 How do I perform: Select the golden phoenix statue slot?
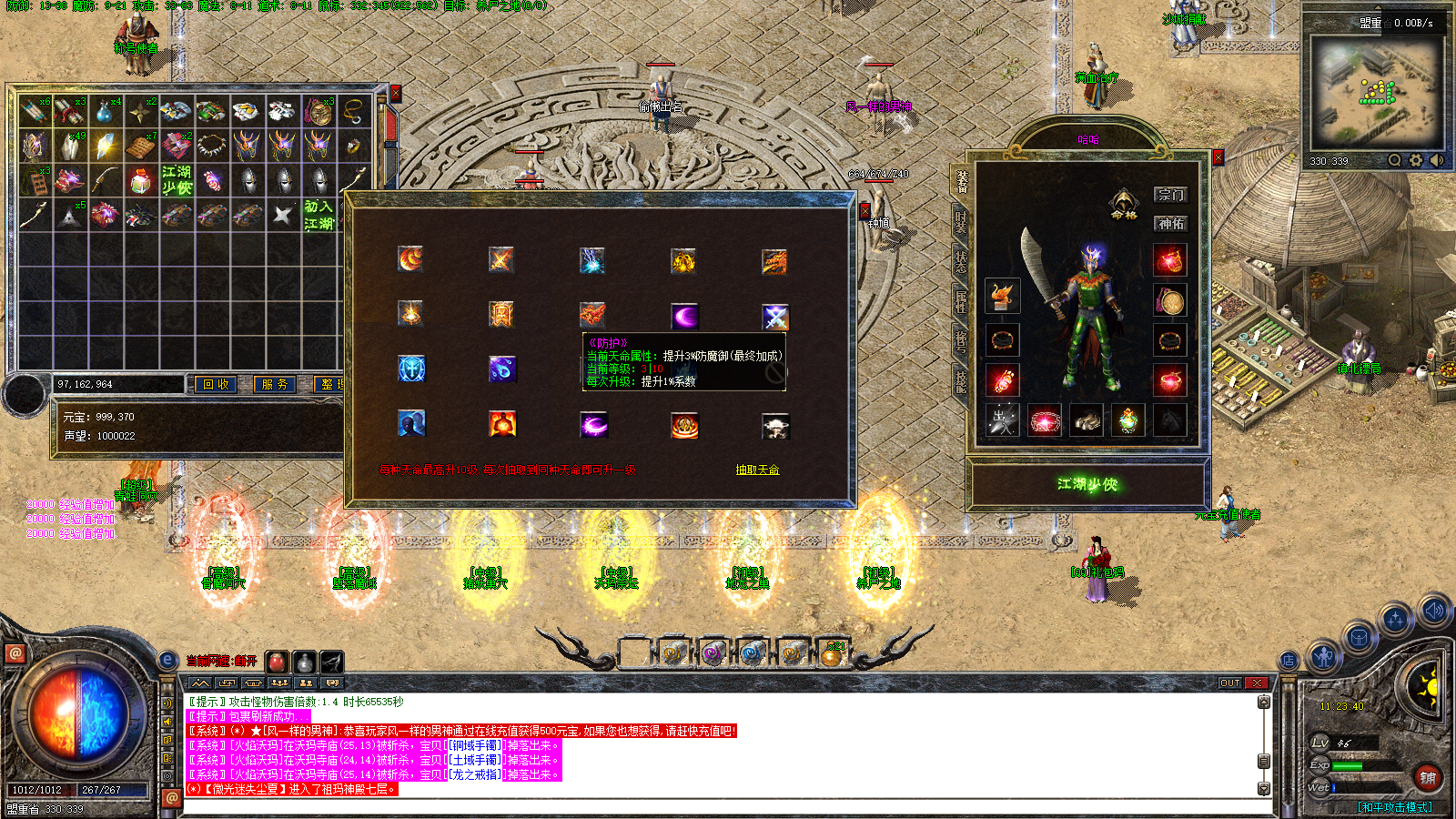pyautogui.click(x=1003, y=296)
